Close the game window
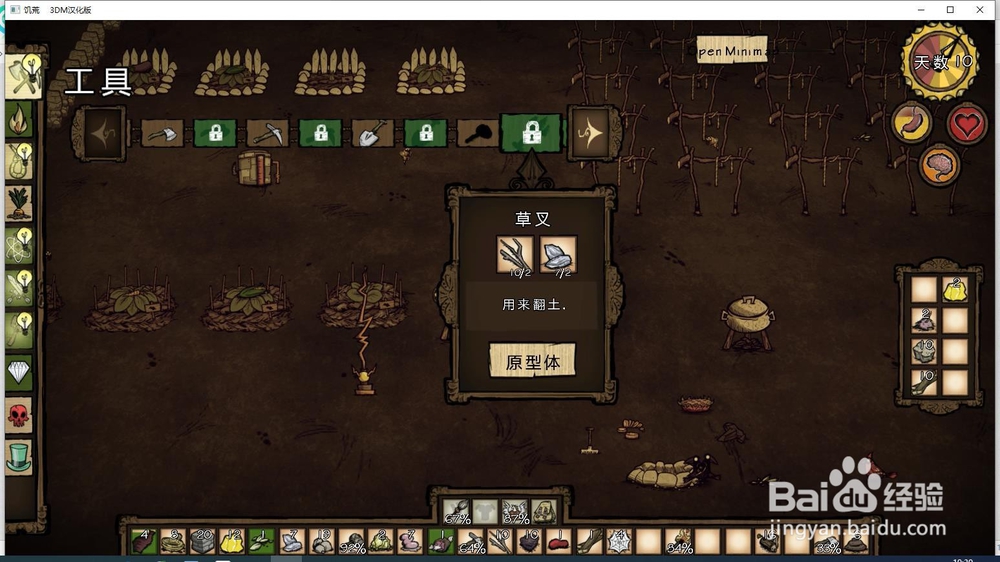 977,9
